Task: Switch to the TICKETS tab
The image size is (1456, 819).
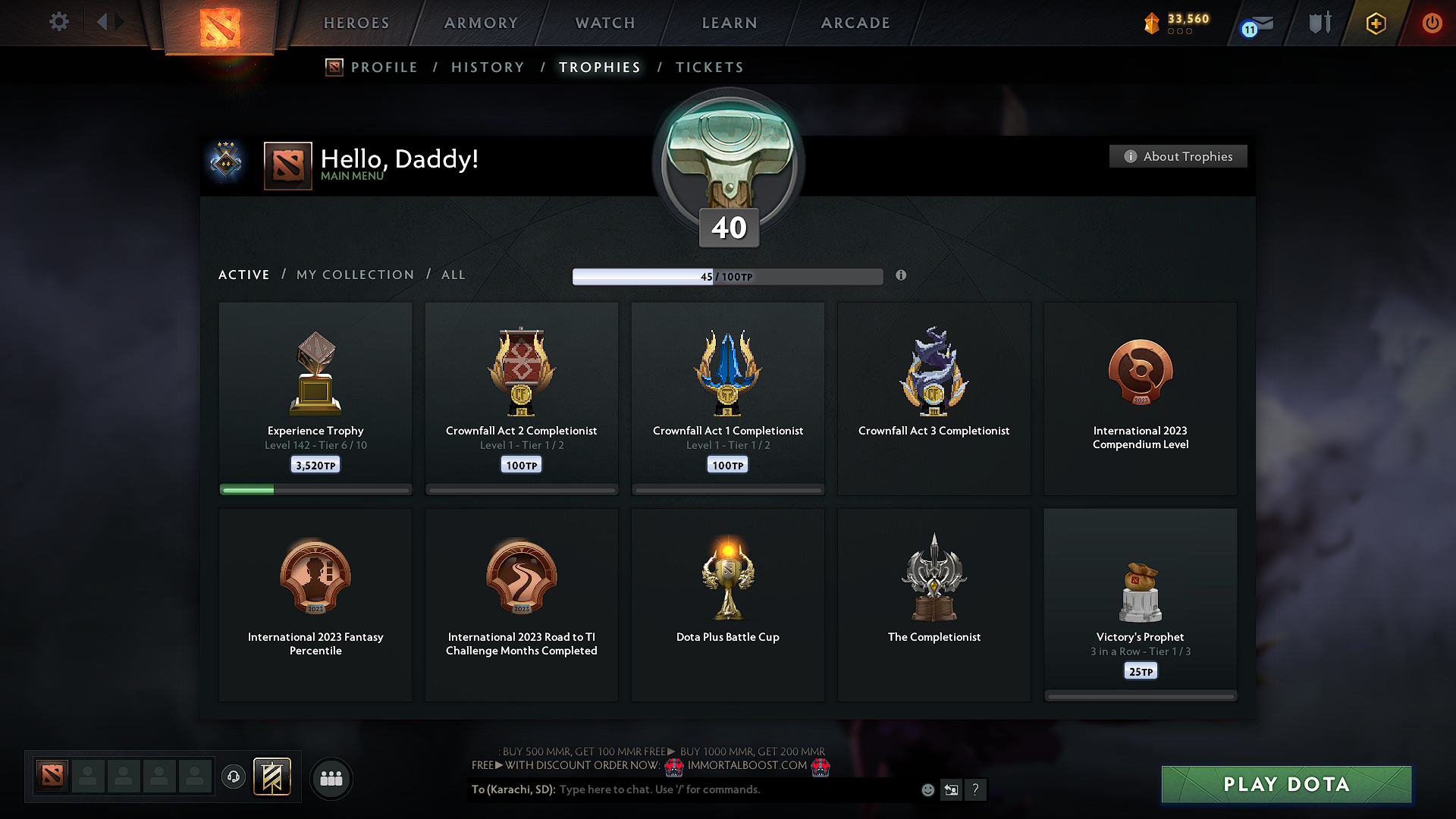Action: [709, 67]
